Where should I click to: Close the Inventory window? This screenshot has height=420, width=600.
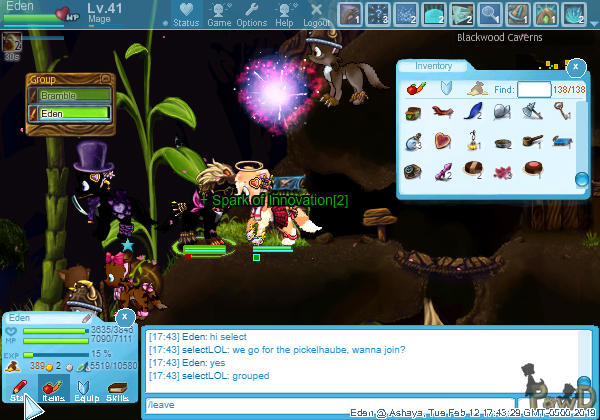[x=576, y=67]
